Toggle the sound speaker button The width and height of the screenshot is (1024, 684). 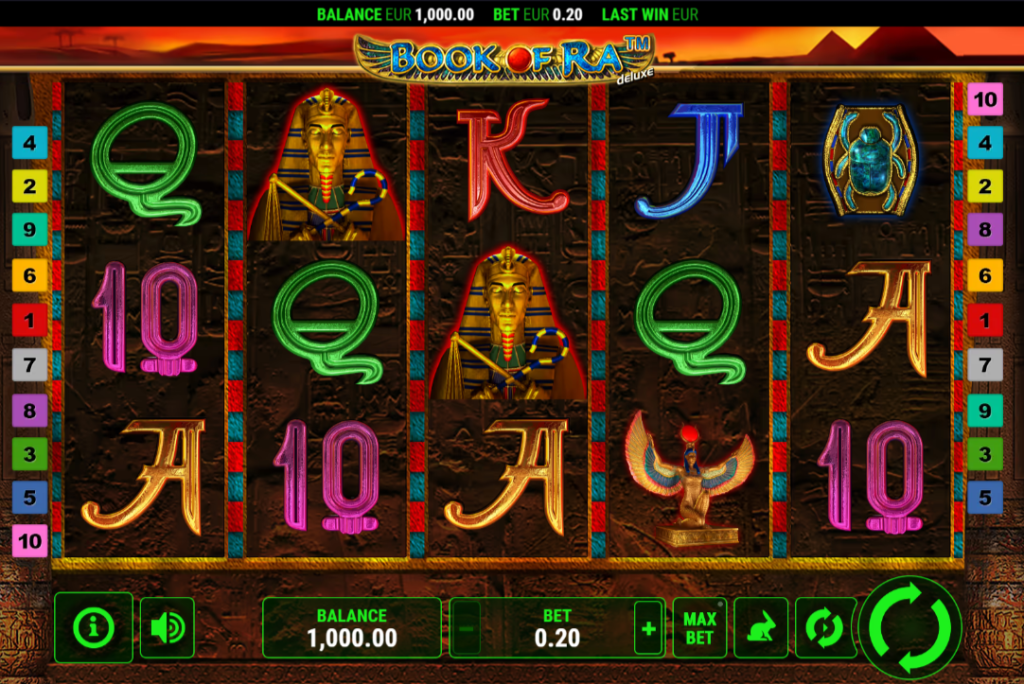coord(167,628)
